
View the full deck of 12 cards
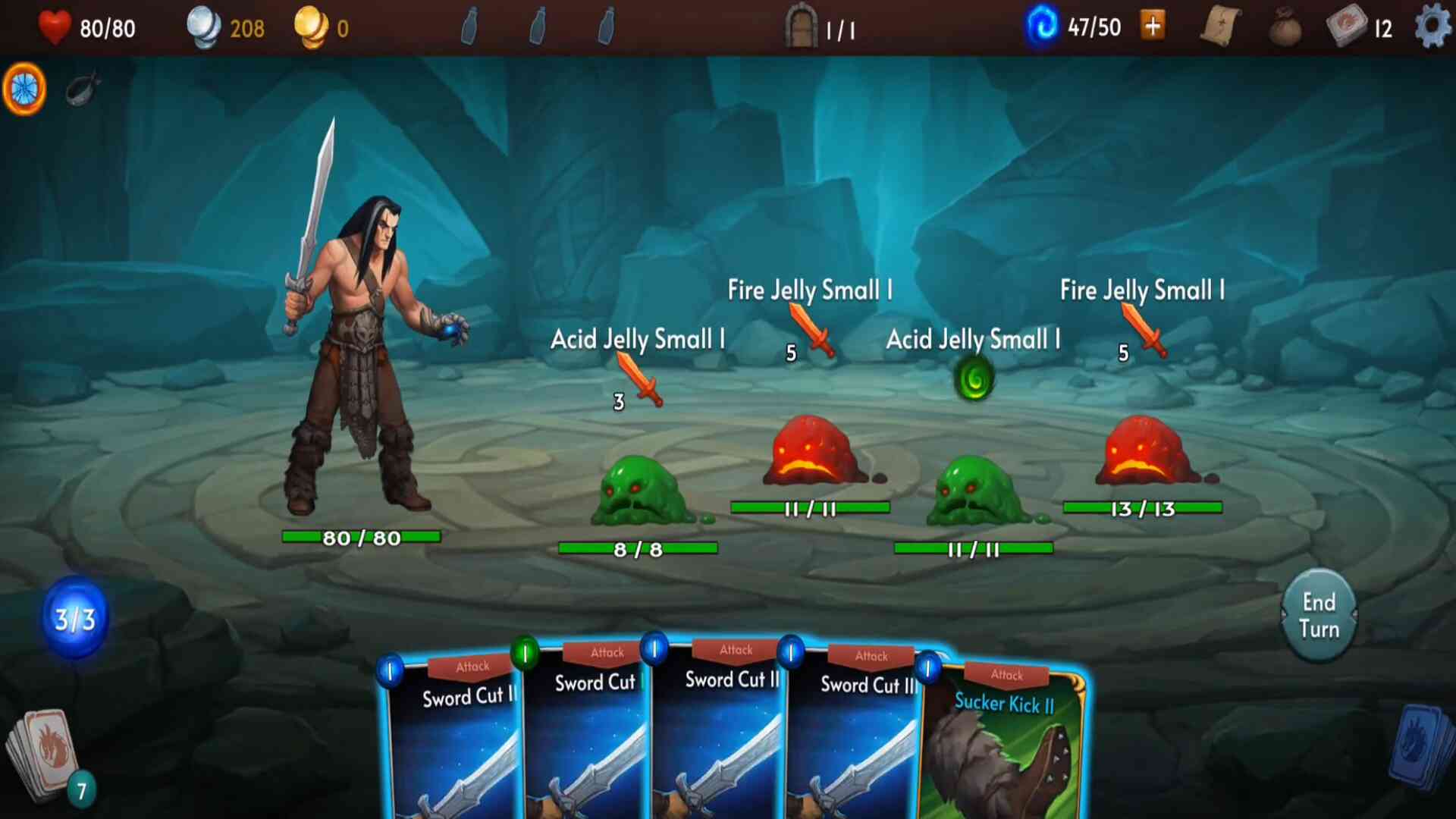tap(1347, 27)
